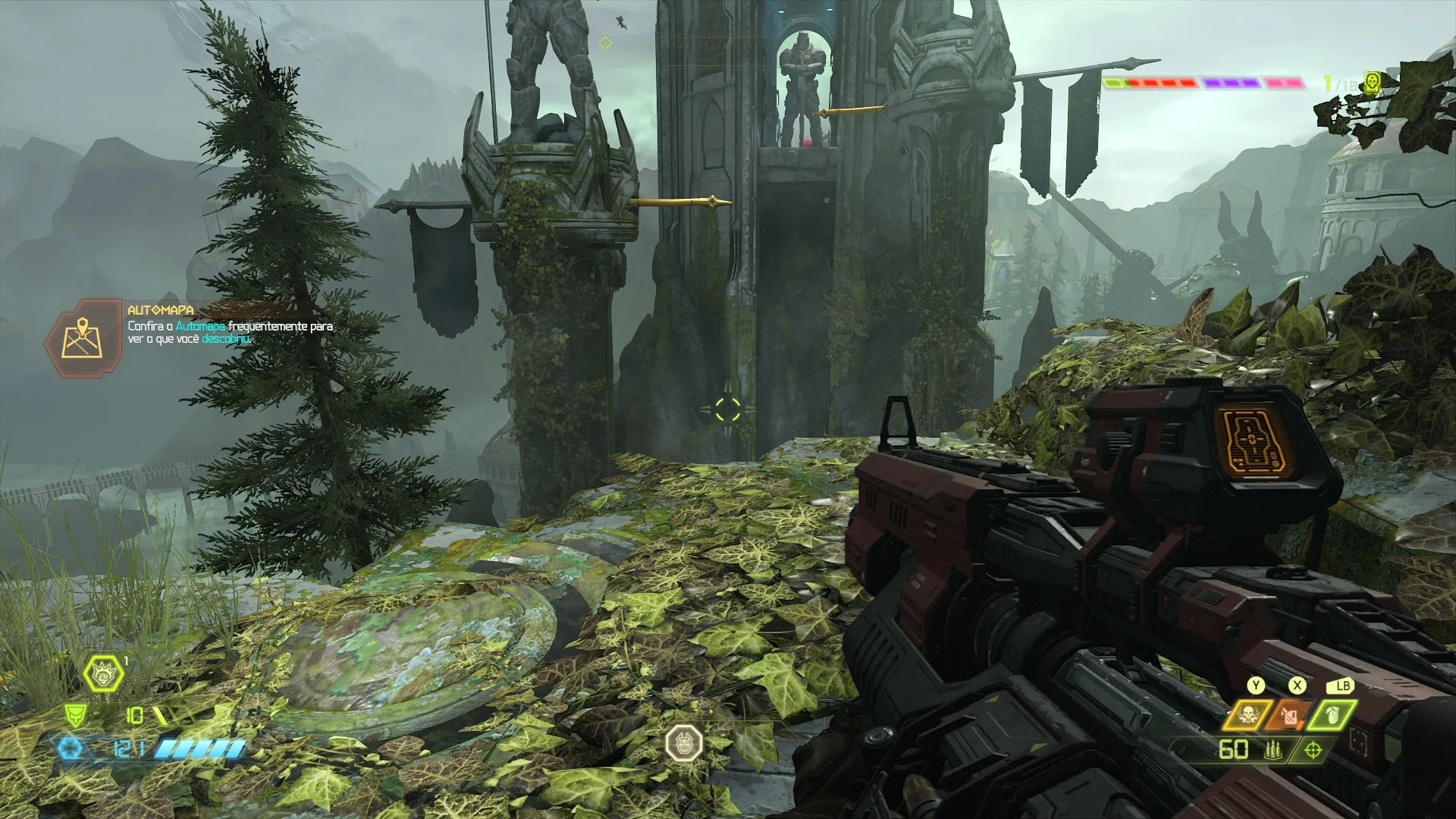This screenshot has height=819, width=1456.
Task: Open the pink segment at the end of the weapon bar
Action: tap(1282, 82)
